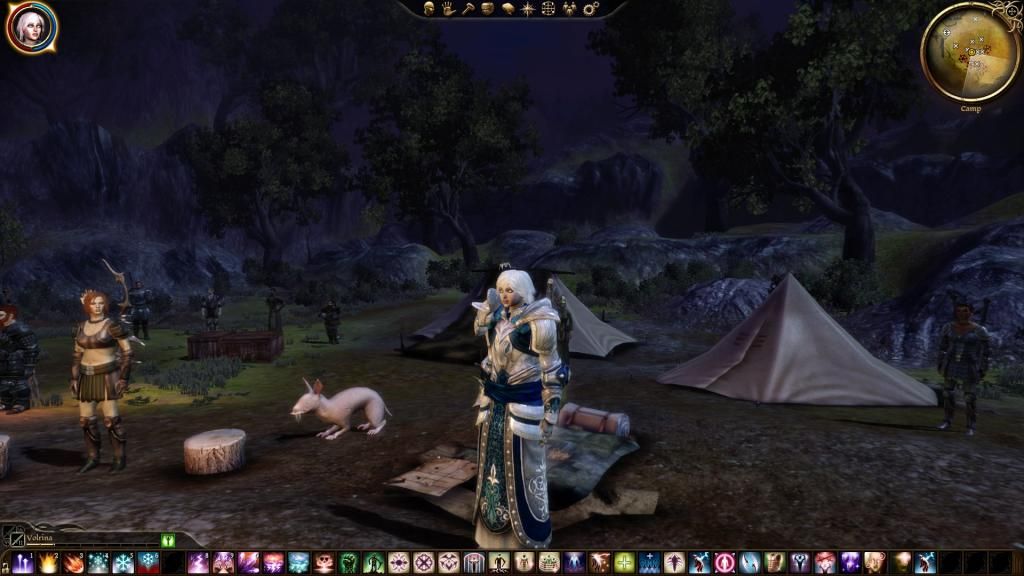Open the journal compass star icon
Image resolution: width=1024 pixels, height=576 pixels.
coord(527,8)
